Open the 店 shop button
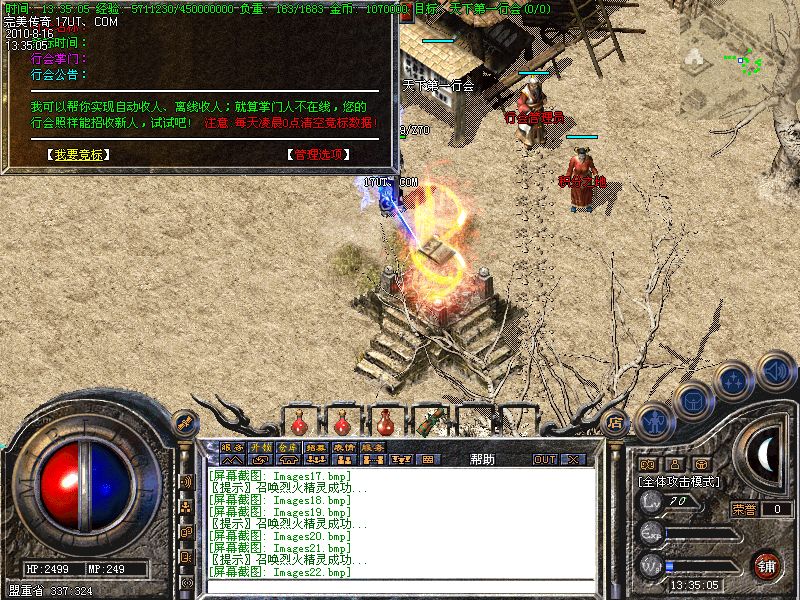The width and height of the screenshot is (800, 600). click(x=616, y=420)
